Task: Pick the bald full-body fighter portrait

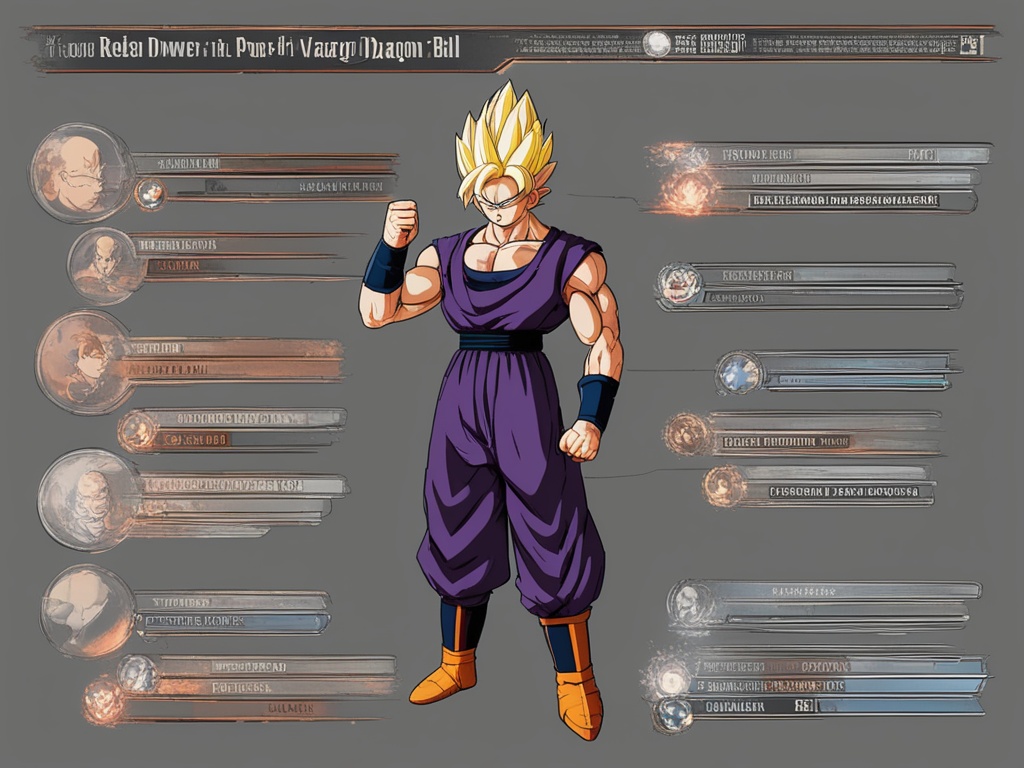Action: click(104, 264)
